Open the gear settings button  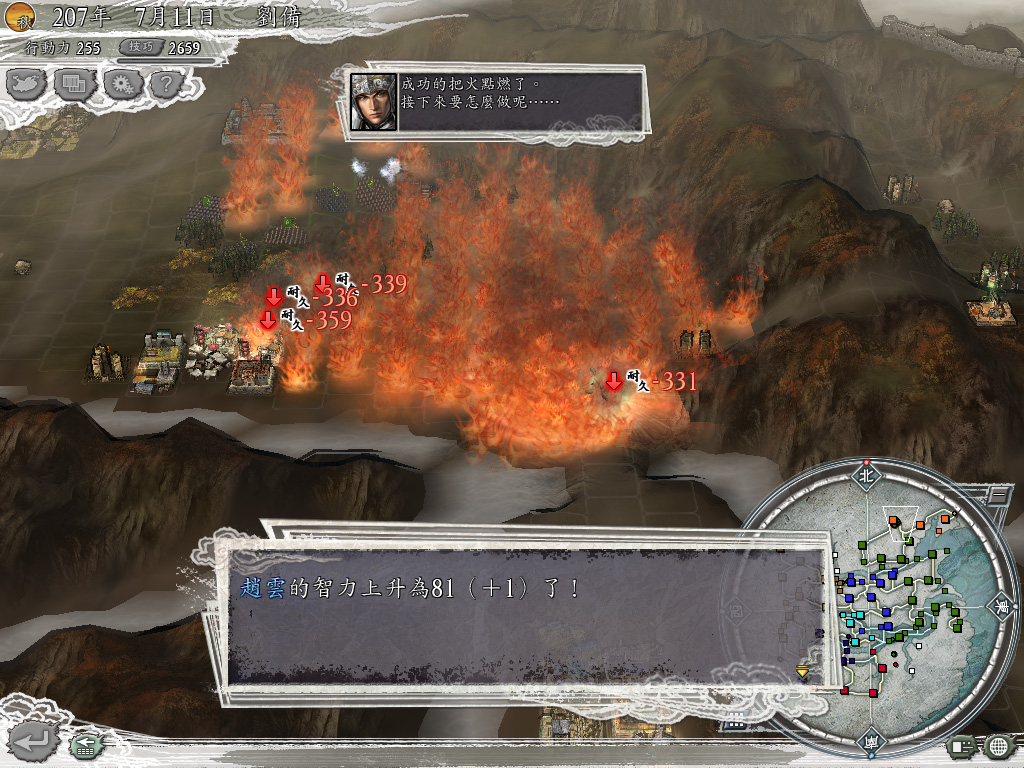pos(121,82)
